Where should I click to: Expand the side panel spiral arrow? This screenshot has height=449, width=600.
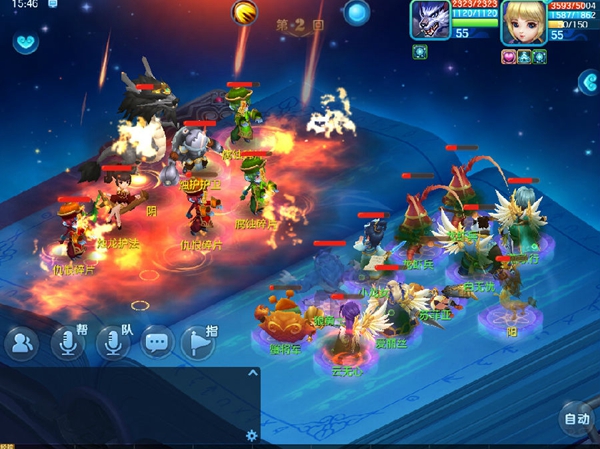(588, 84)
